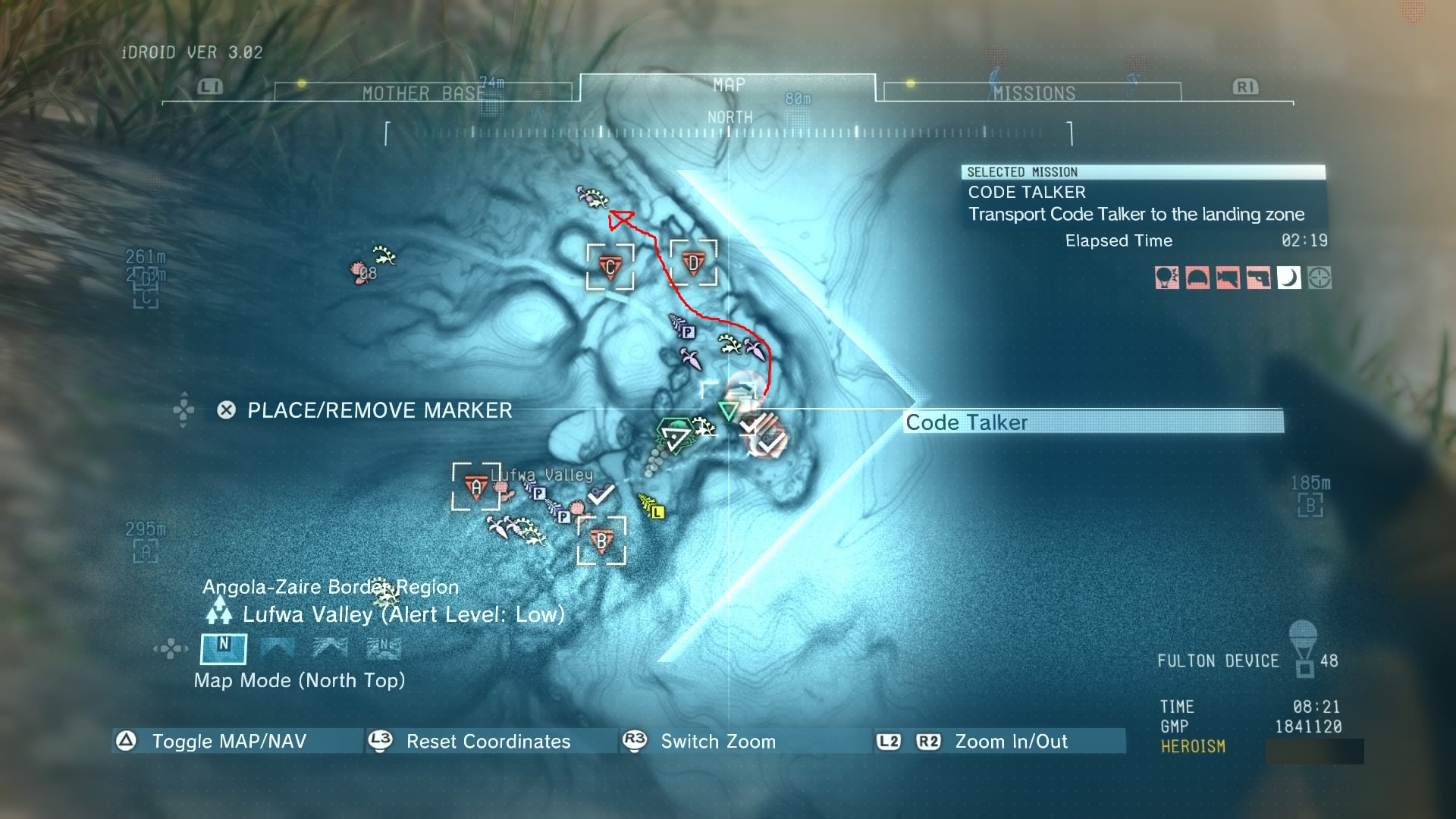Open the Missions tab
Image resolution: width=1456 pixels, height=819 pixels.
[x=1034, y=93]
